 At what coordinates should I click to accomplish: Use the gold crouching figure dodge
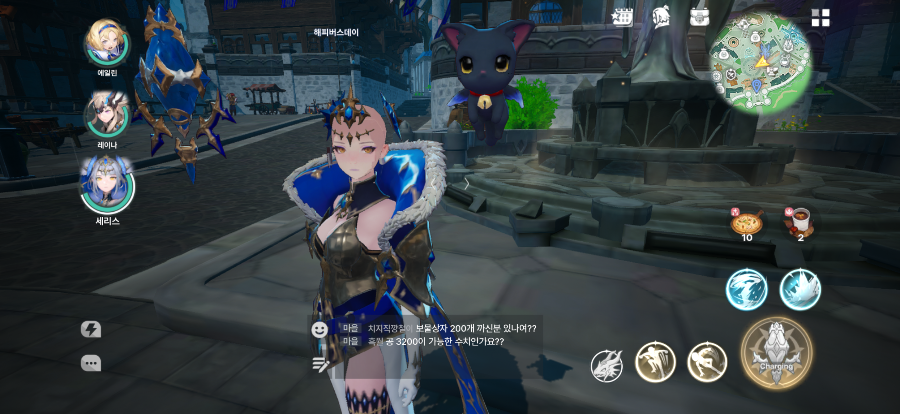pyautogui.click(x=706, y=361)
